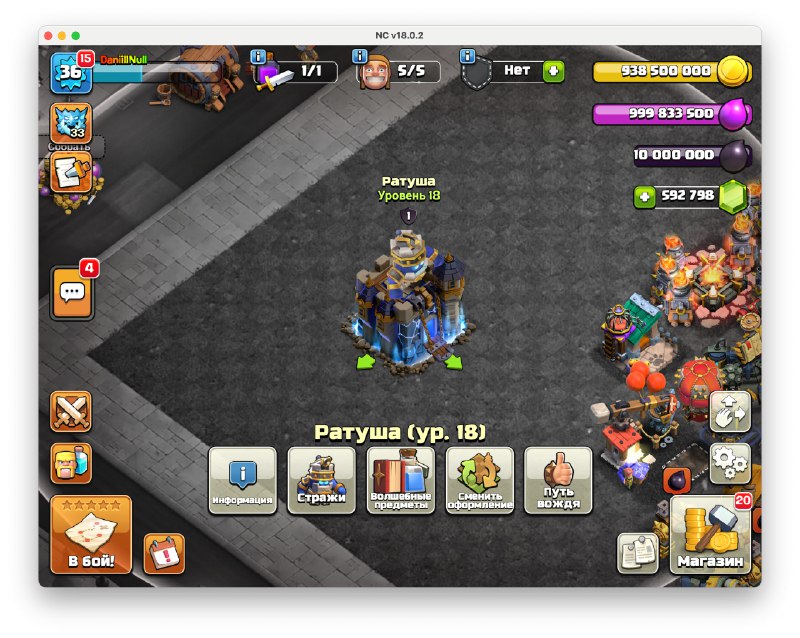Open the Информация button for the town hall
The image size is (800, 638).
coord(242,480)
